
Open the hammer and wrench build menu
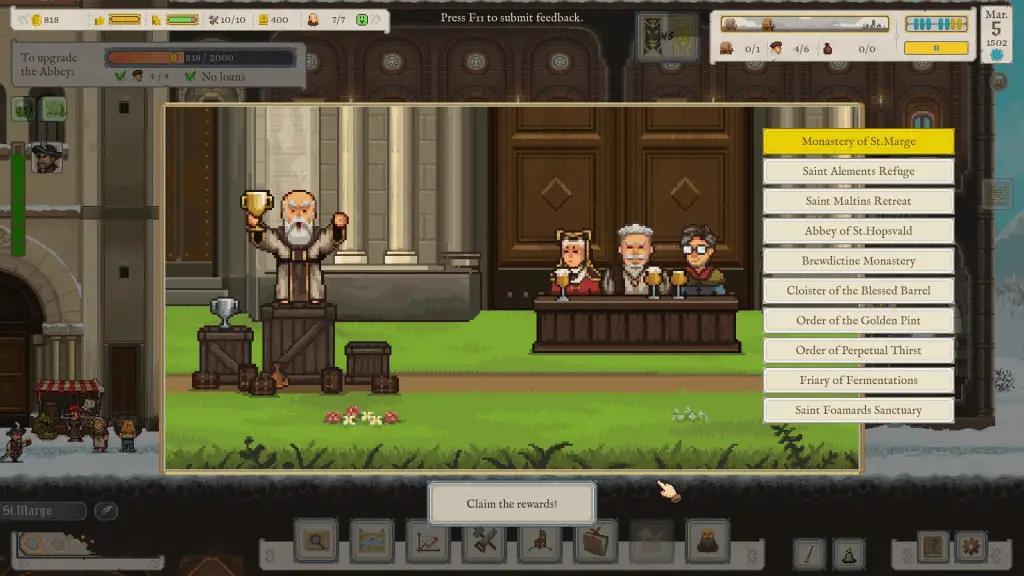pos(484,542)
